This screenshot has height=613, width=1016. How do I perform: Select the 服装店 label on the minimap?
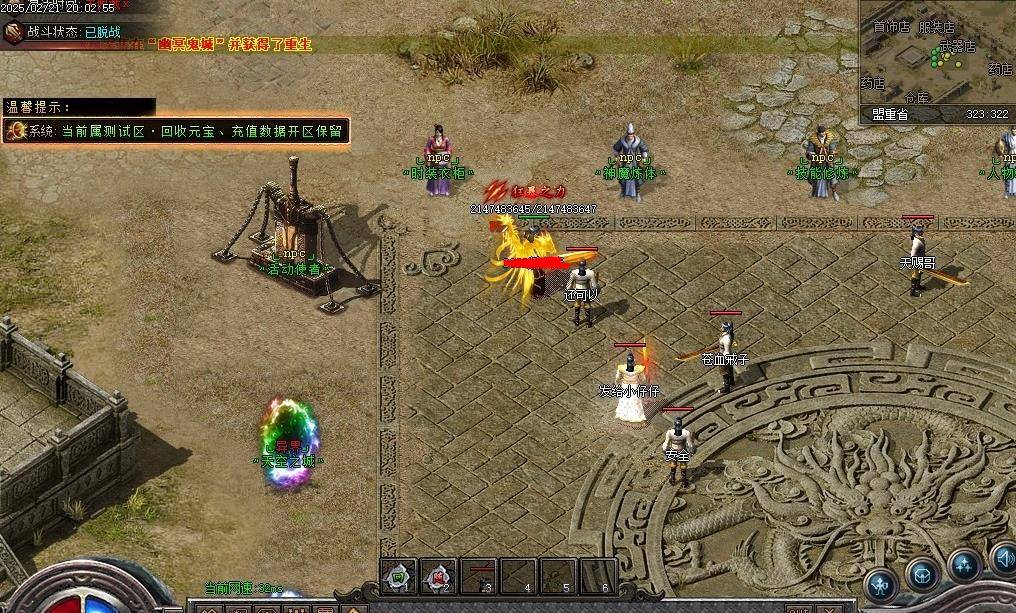pos(936,28)
